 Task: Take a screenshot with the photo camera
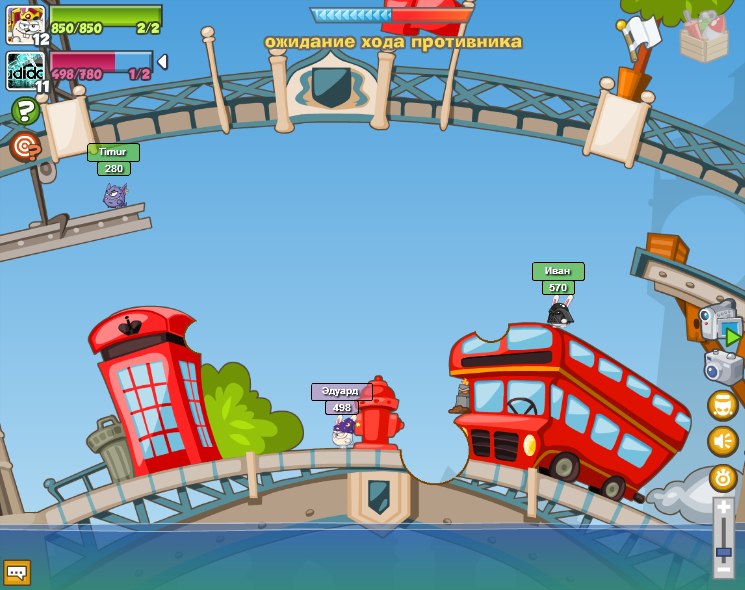click(723, 367)
